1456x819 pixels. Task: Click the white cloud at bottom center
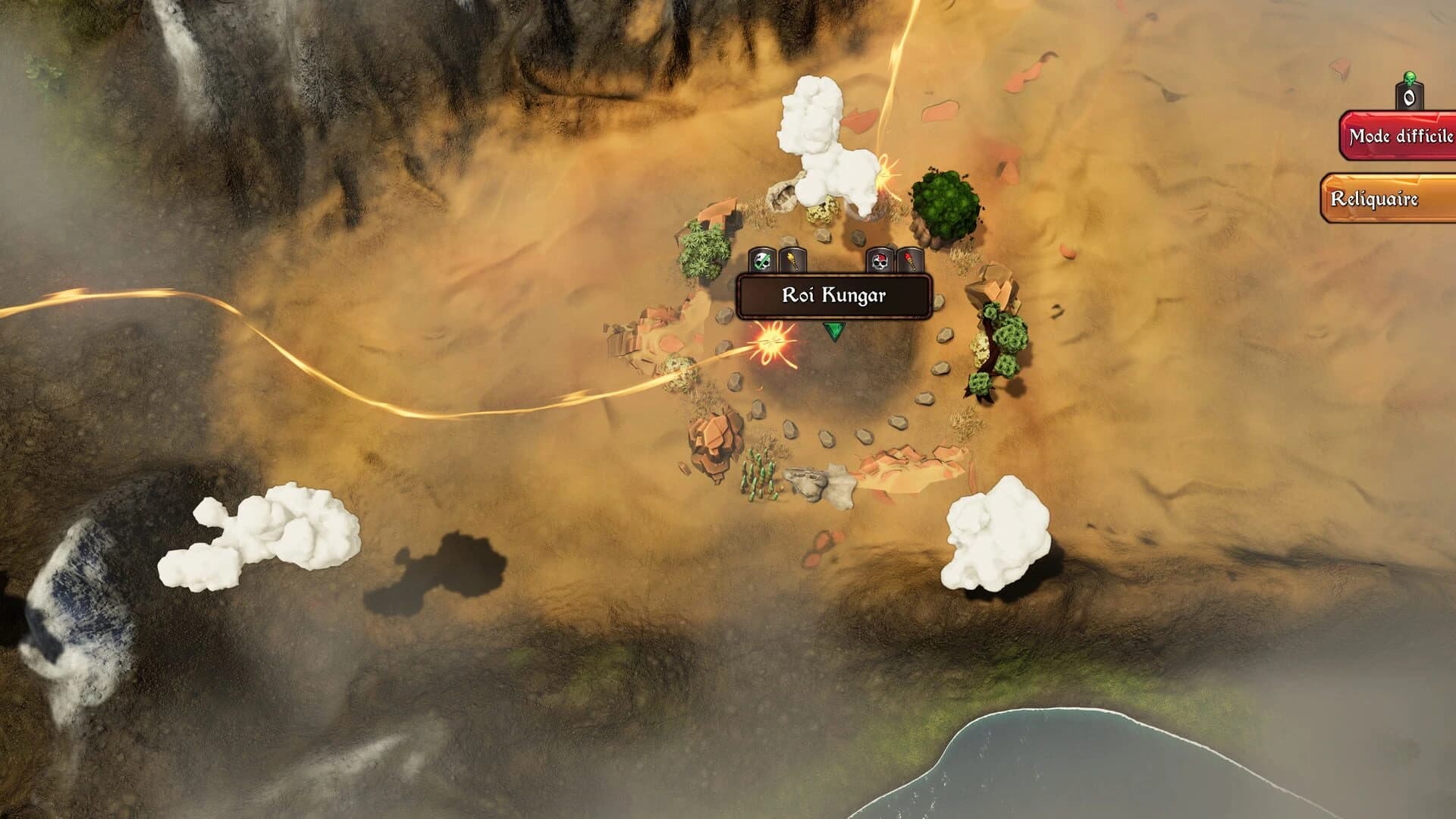[993, 531]
